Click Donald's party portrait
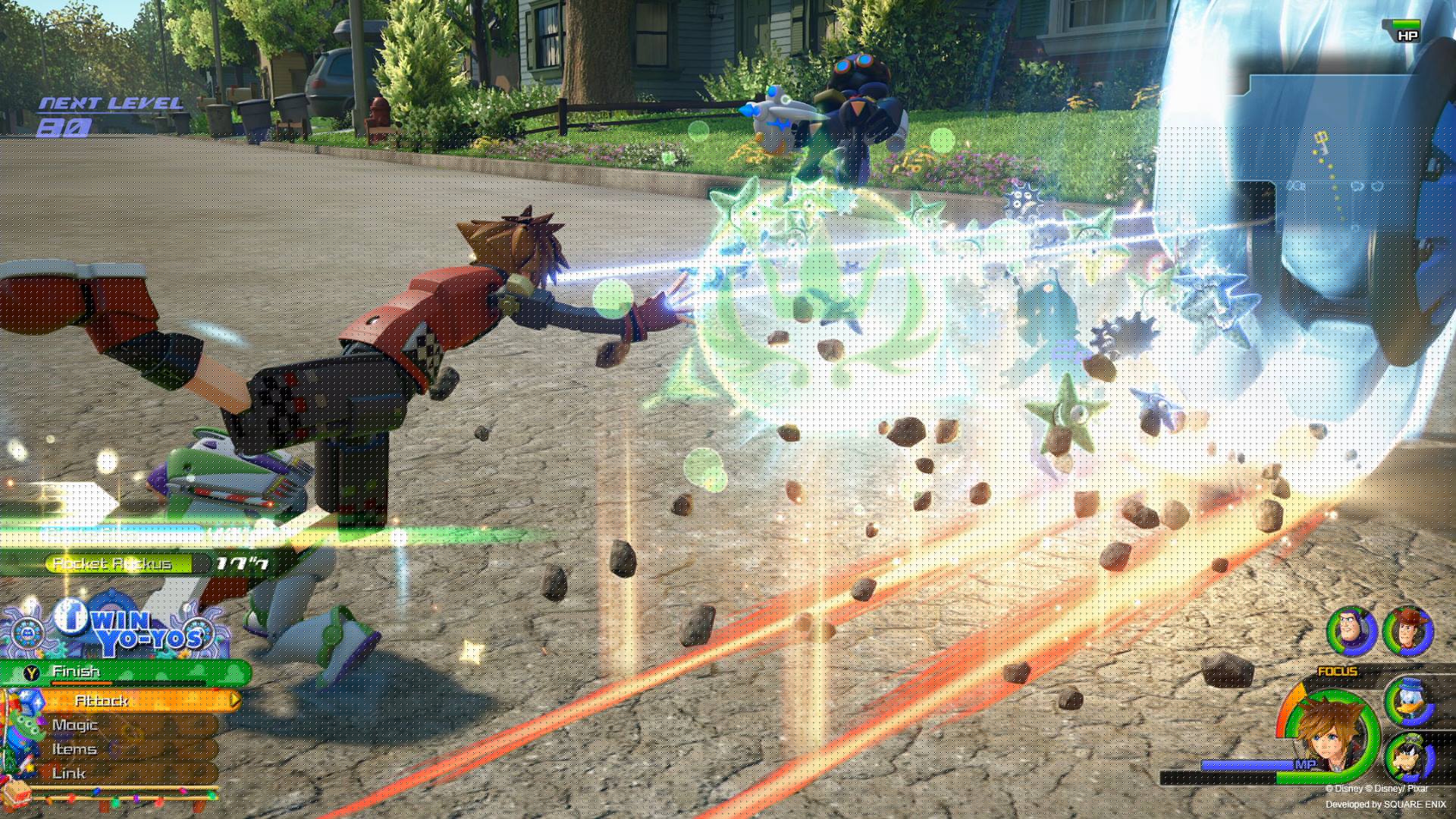Viewport: 1456px width, 819px height. pos(1410,701)
